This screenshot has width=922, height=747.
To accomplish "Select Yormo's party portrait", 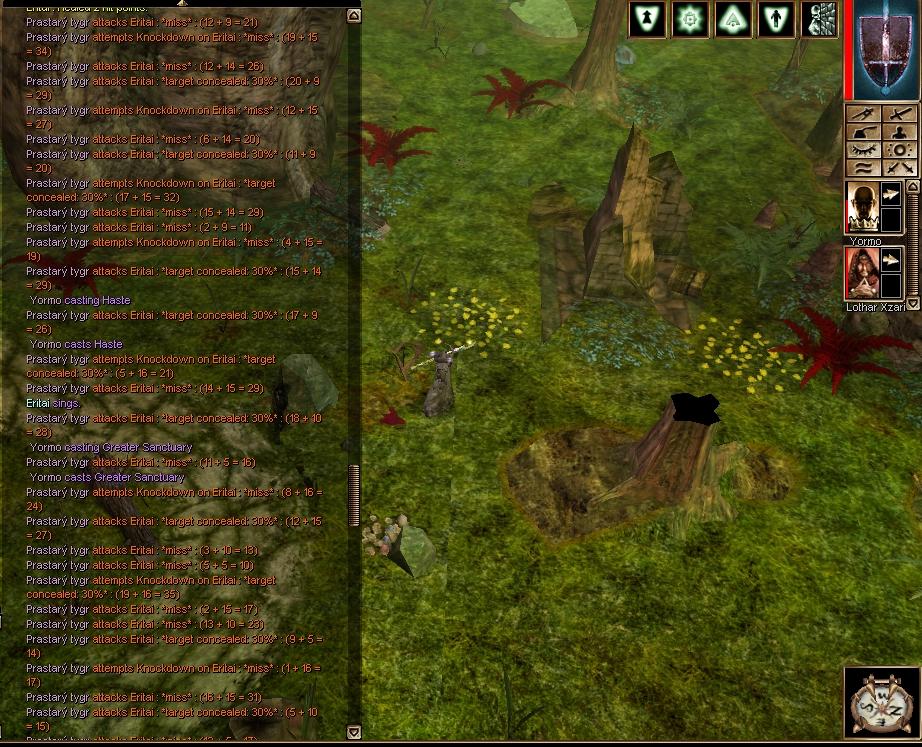I will (x=862, y=207).
